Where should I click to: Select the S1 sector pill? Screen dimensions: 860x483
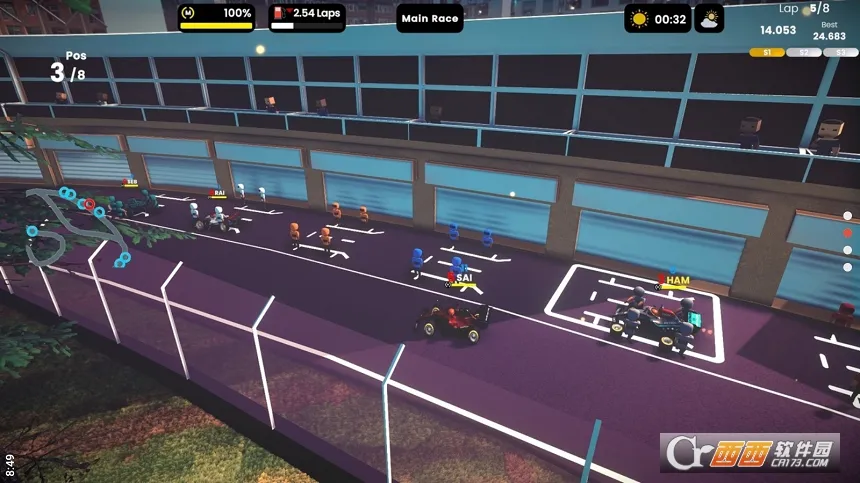(767, 52)
